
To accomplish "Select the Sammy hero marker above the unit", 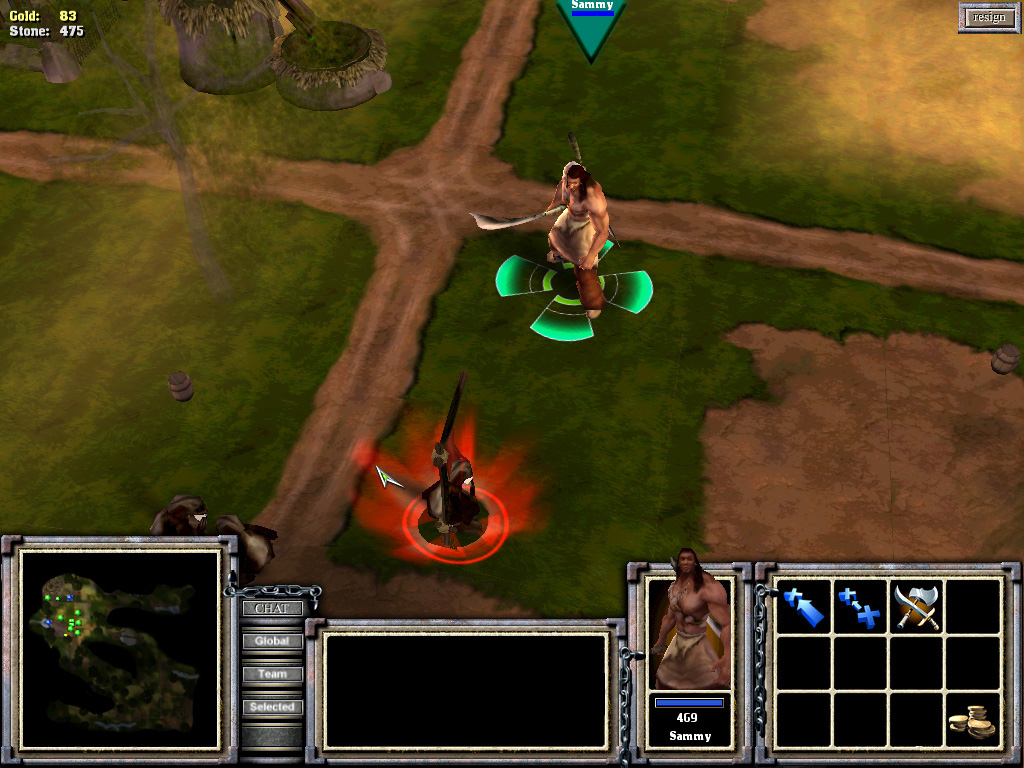I will (591, 25).
